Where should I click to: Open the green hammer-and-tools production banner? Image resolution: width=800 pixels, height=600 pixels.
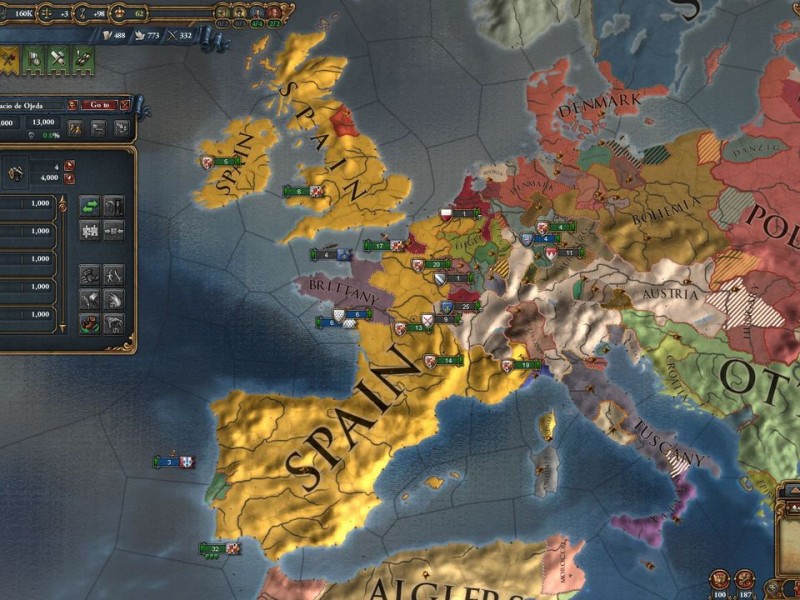[58, 57]
